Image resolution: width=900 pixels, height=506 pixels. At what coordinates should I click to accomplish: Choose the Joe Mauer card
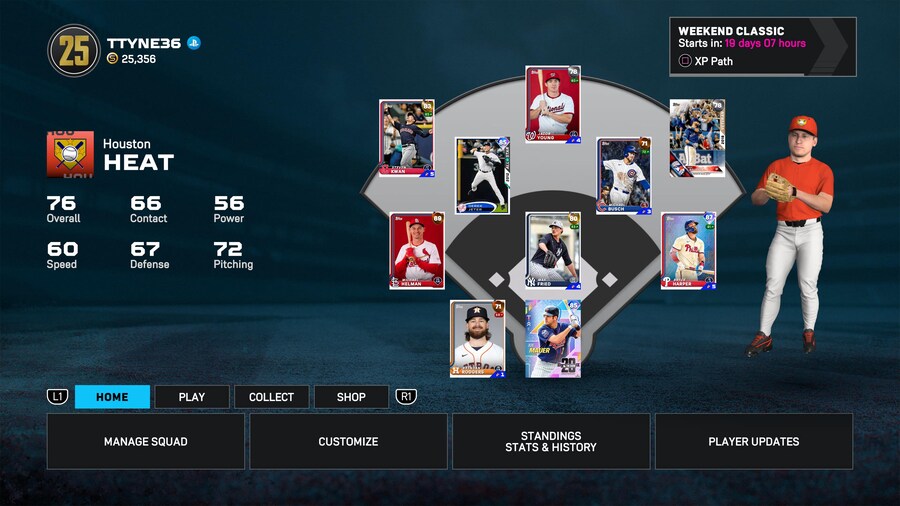point(553,339)
